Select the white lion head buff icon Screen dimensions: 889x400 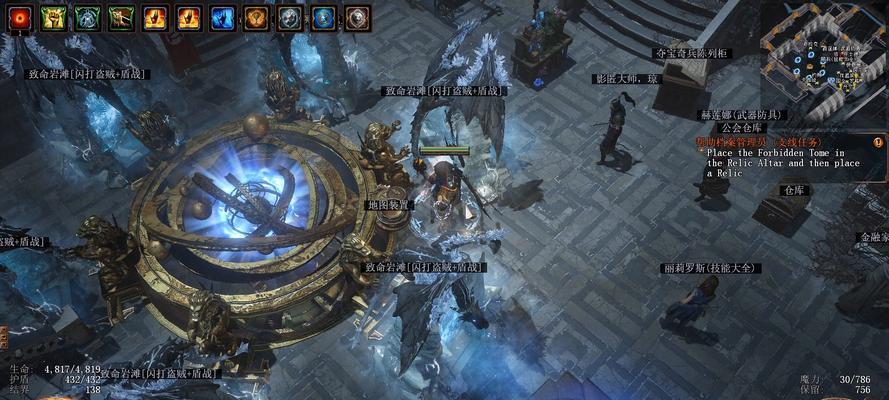point(357,17)
